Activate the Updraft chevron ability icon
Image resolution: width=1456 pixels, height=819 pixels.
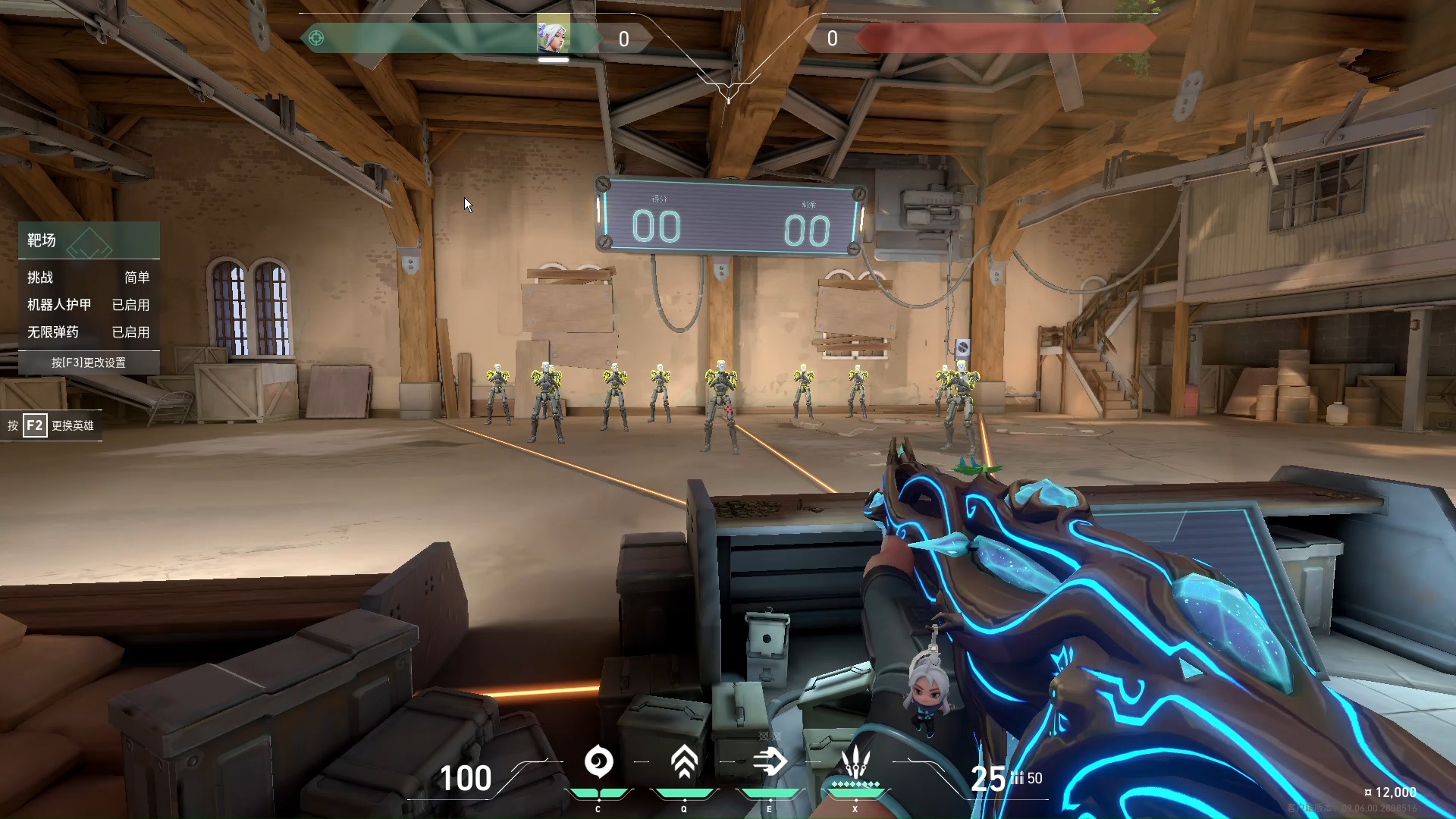[x=684, y=762]
